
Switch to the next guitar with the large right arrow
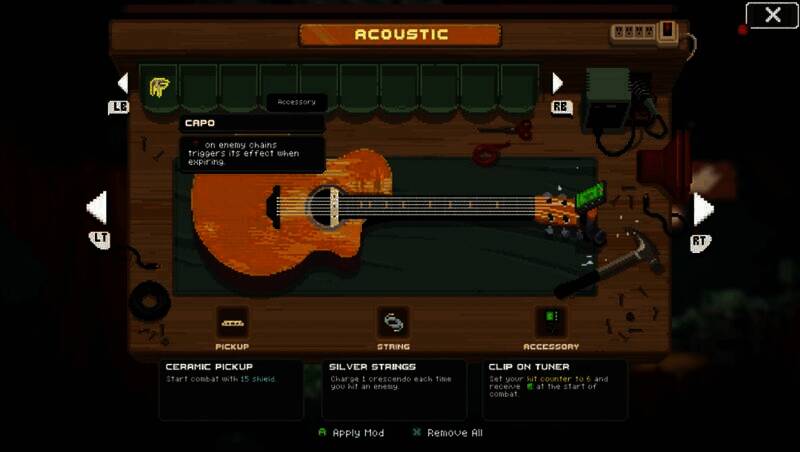(703, 209)
